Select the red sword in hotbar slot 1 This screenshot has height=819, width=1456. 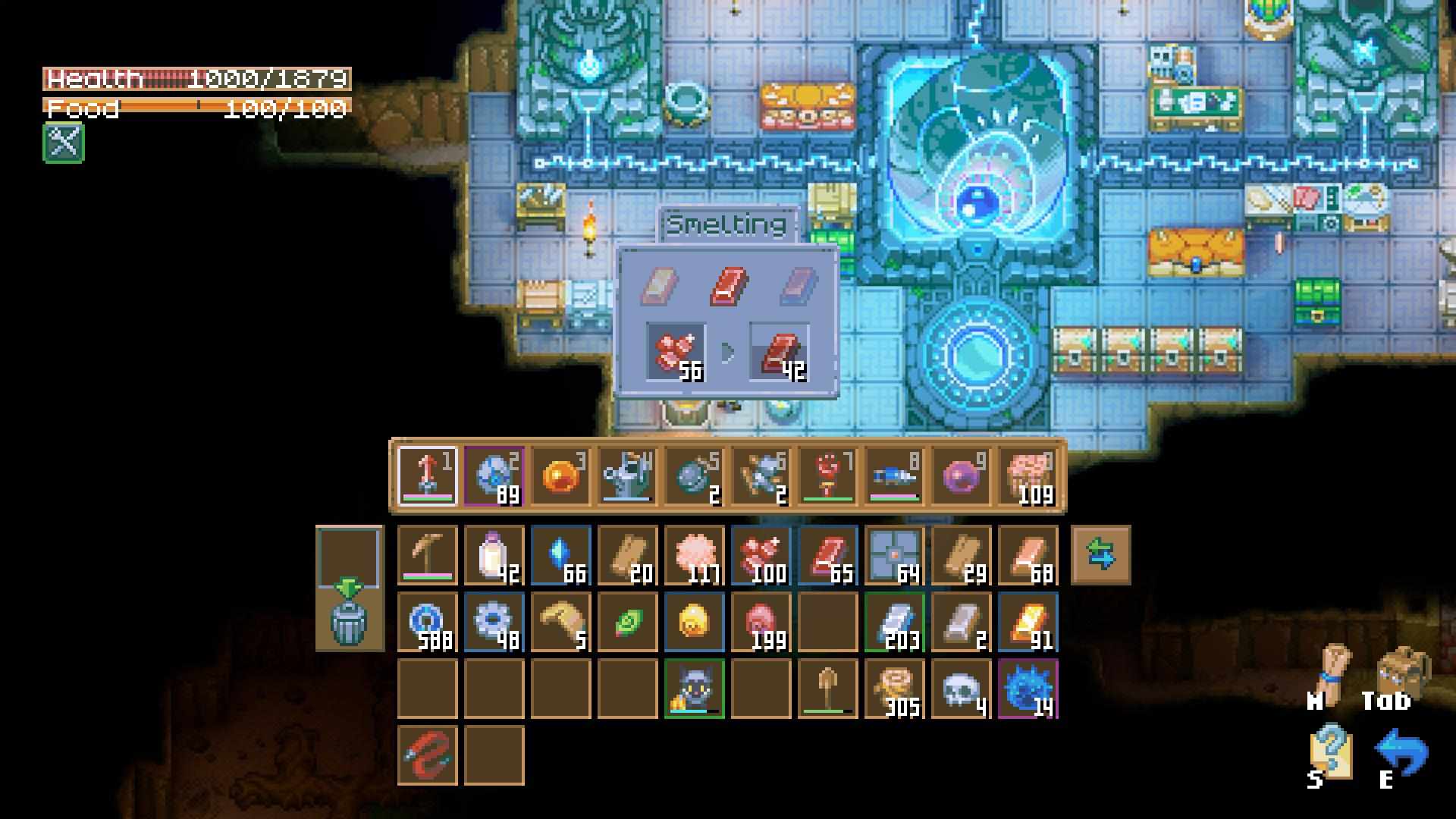click(428, 476)
